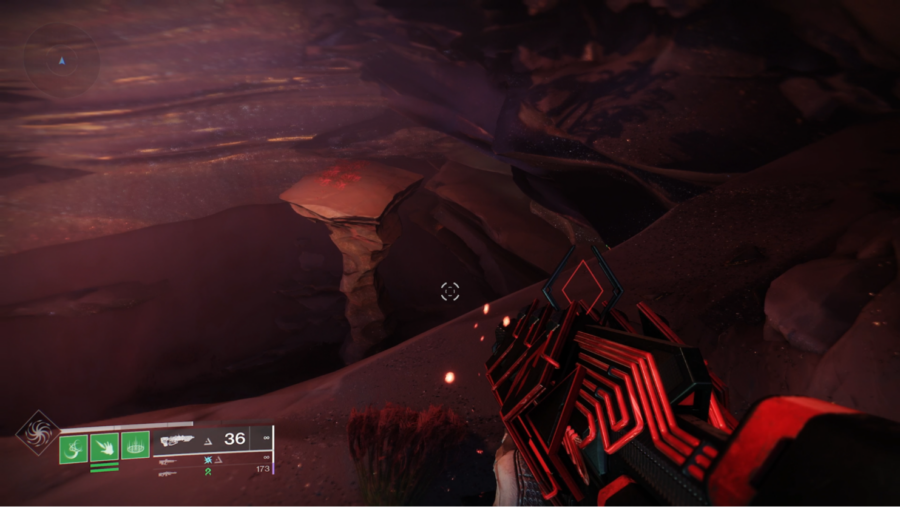900x507 pixels.
Task: Trigger the green melee ability icon
Action: [x=104, y=447]
